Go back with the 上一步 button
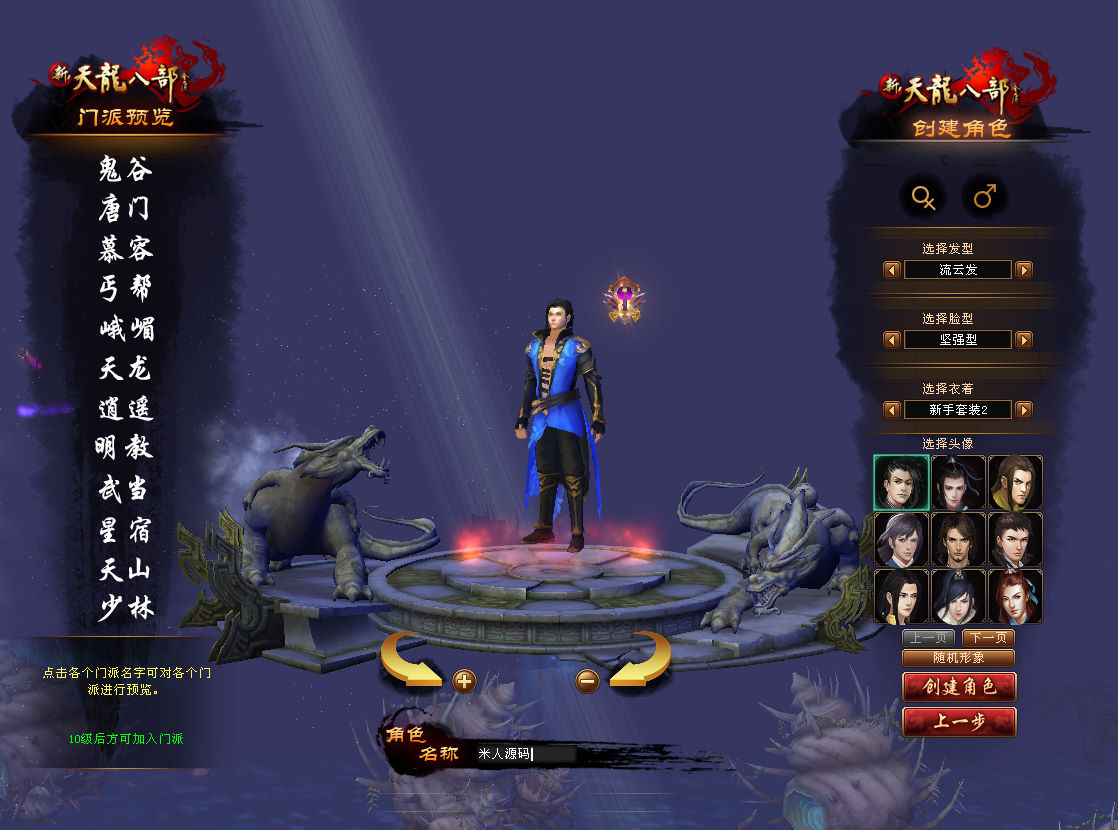Image resolution: width=1118 pixels, height=830 pixels. click(x=958, y=722)
